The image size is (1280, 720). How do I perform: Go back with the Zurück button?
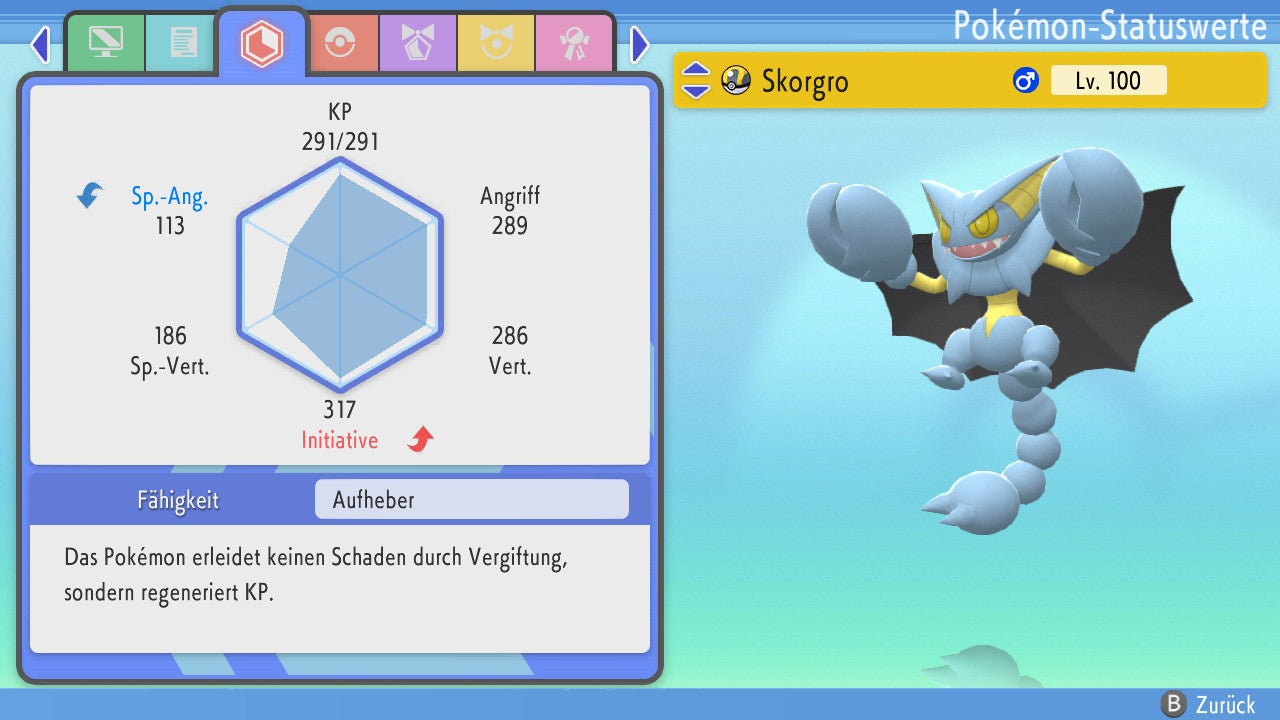click(1208, 704)
